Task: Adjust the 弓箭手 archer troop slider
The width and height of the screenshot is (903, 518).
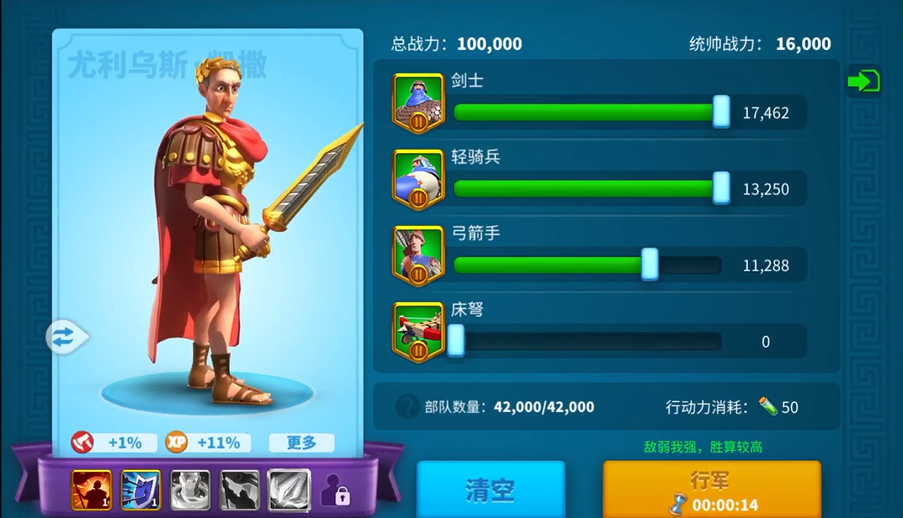Action: (649, 265)
